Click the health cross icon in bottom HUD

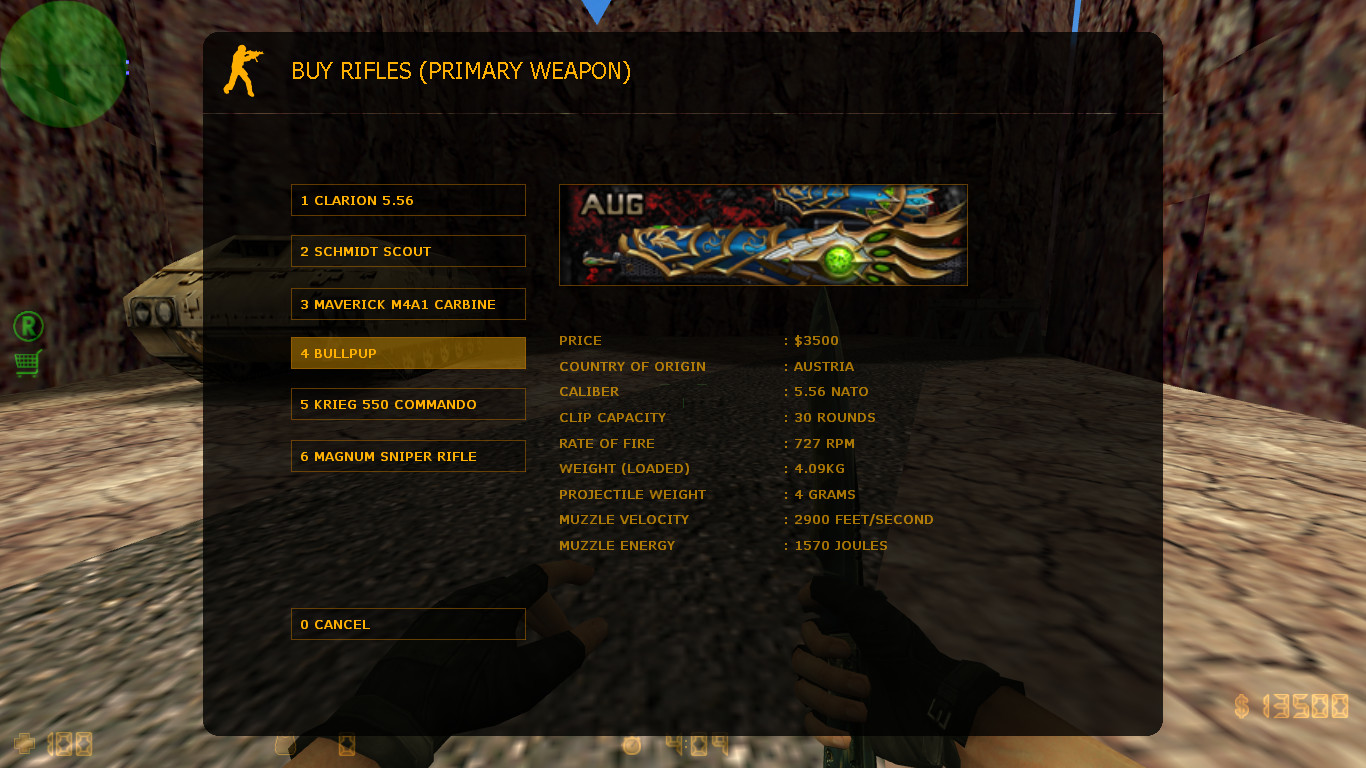click(23, 744)
